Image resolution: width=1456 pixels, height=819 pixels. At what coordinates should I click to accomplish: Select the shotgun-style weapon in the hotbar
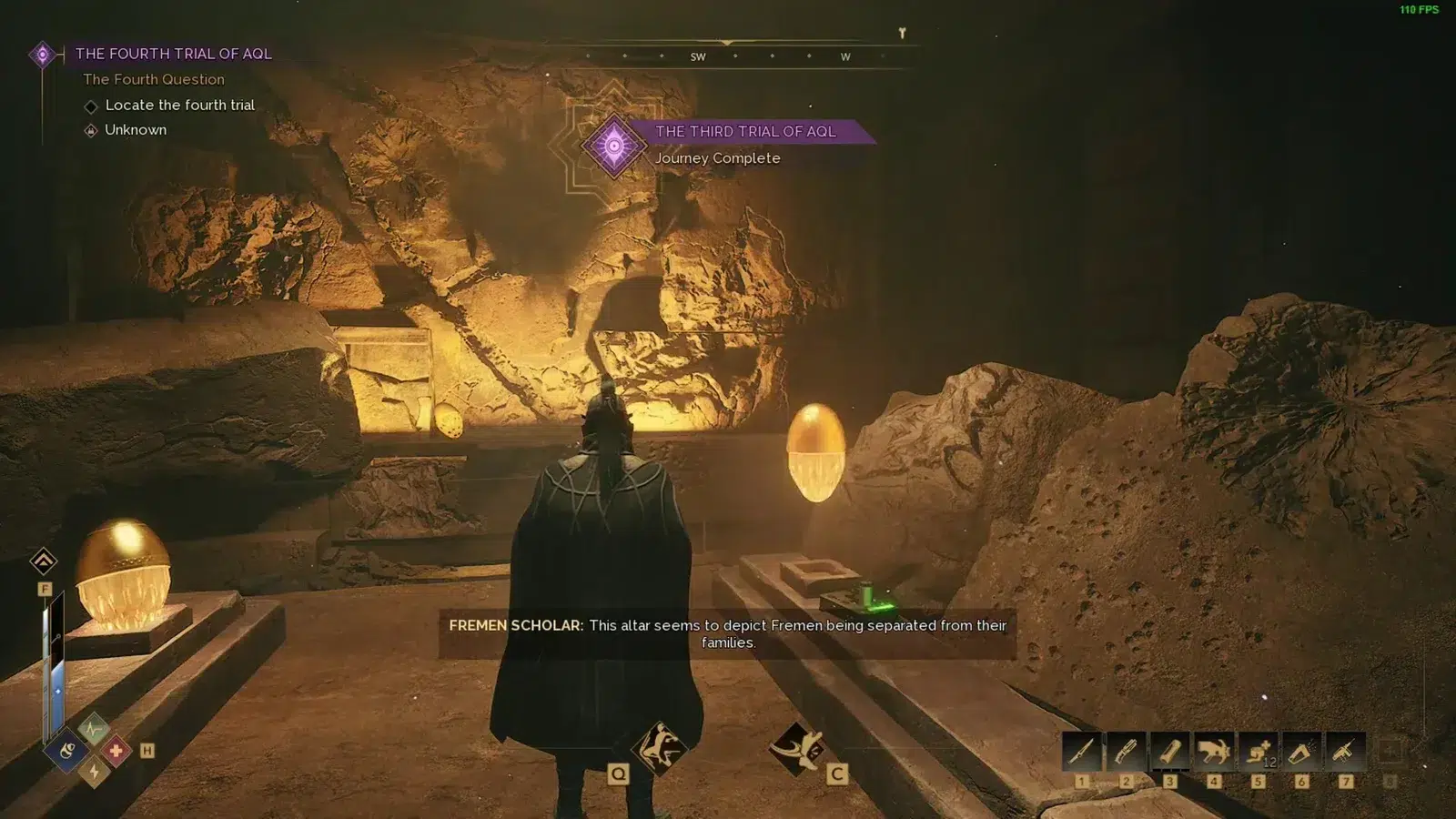(x=1126, y=752)
